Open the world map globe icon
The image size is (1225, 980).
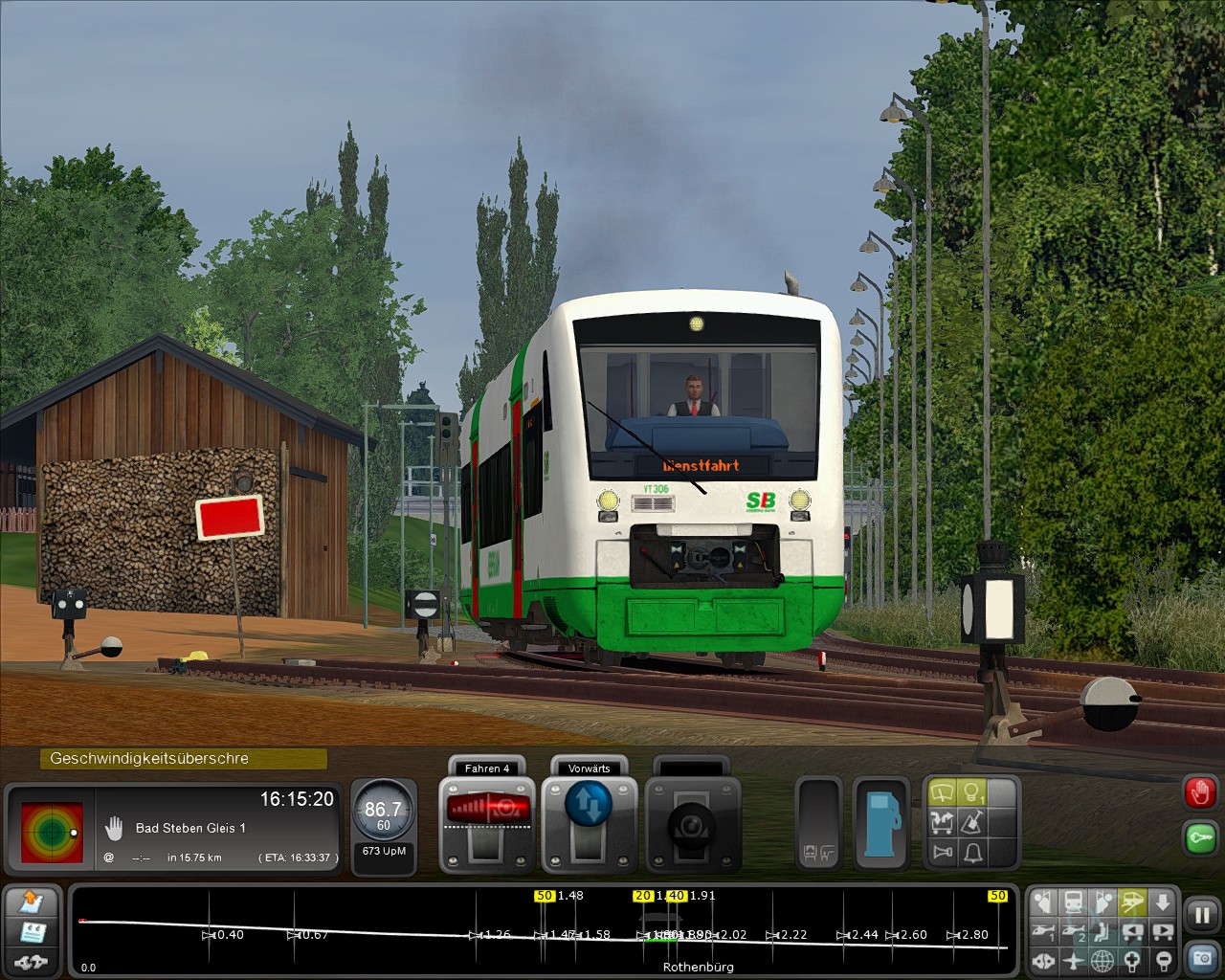coord(1102,960)
